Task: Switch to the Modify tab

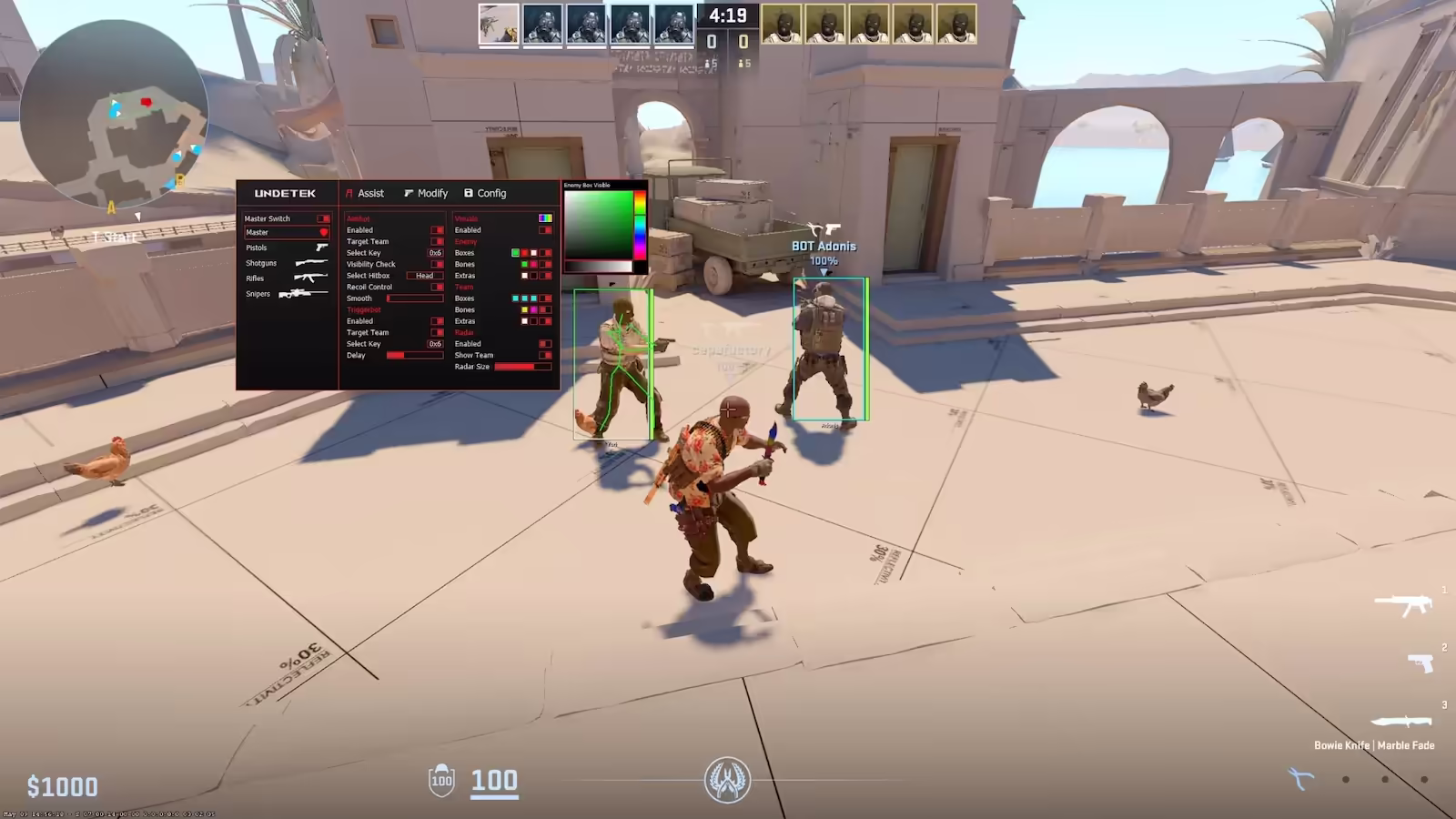Action: point(432,193)
